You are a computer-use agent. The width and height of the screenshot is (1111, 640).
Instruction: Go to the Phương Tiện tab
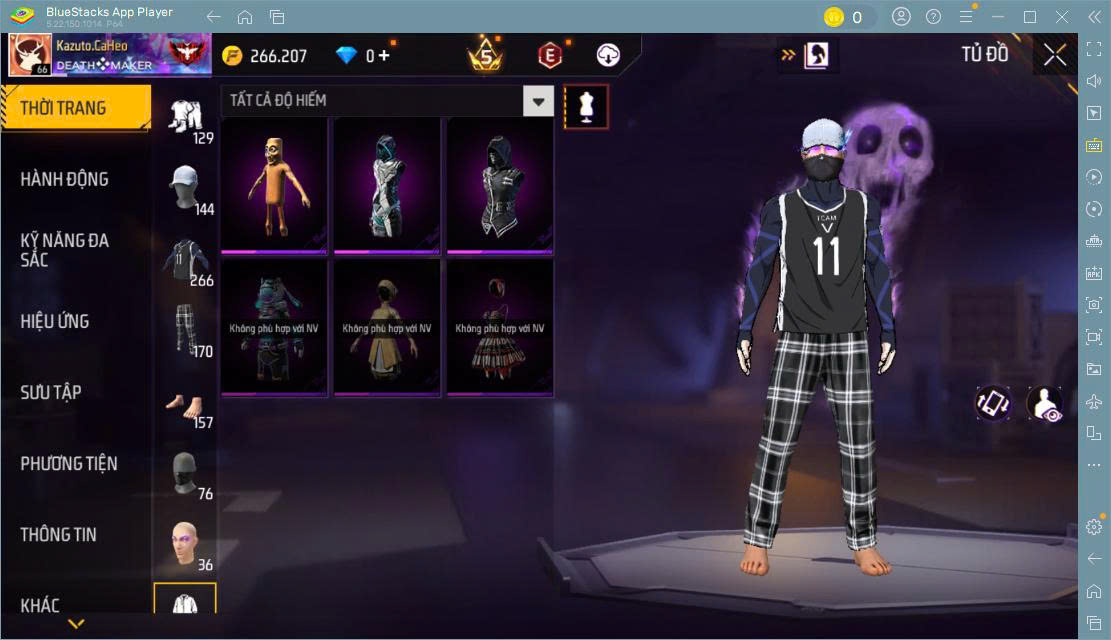(x=69, y=463)
